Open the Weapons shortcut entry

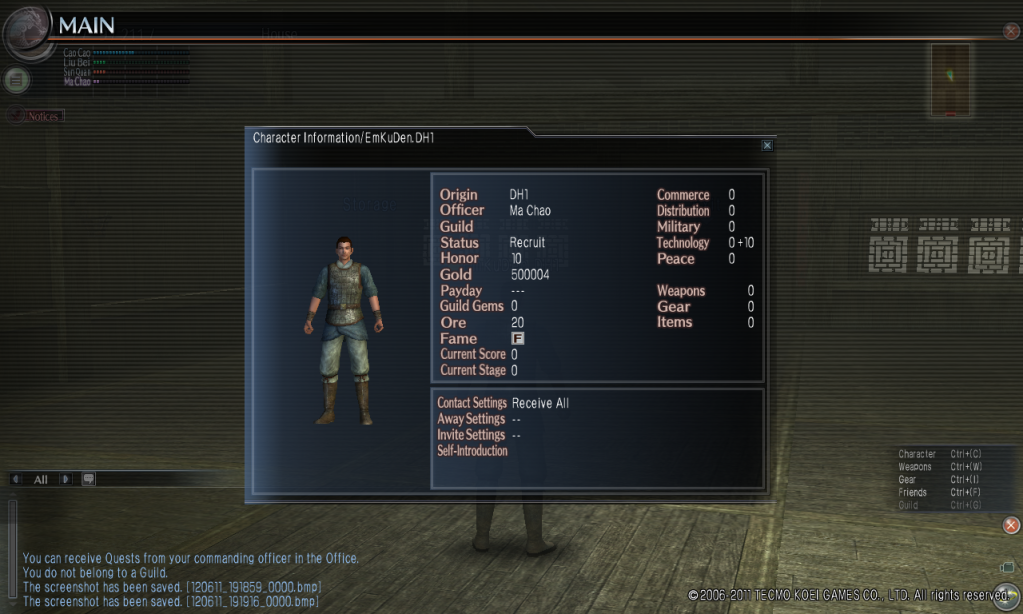pyautogui.click(x=915, y=467)
